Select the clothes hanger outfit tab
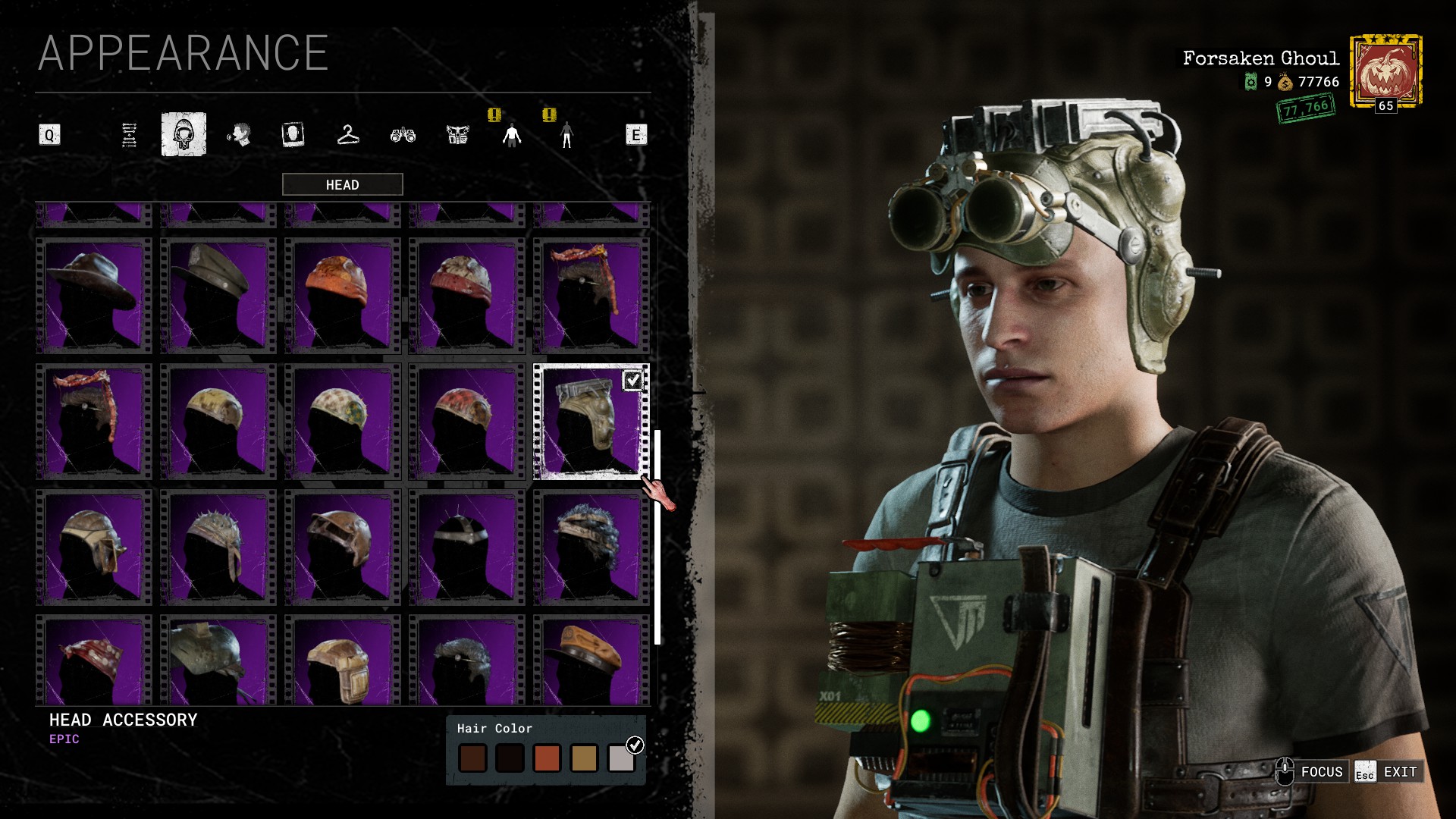The height and width of the screenshot is (819, 1456). [x=347, y=135]
